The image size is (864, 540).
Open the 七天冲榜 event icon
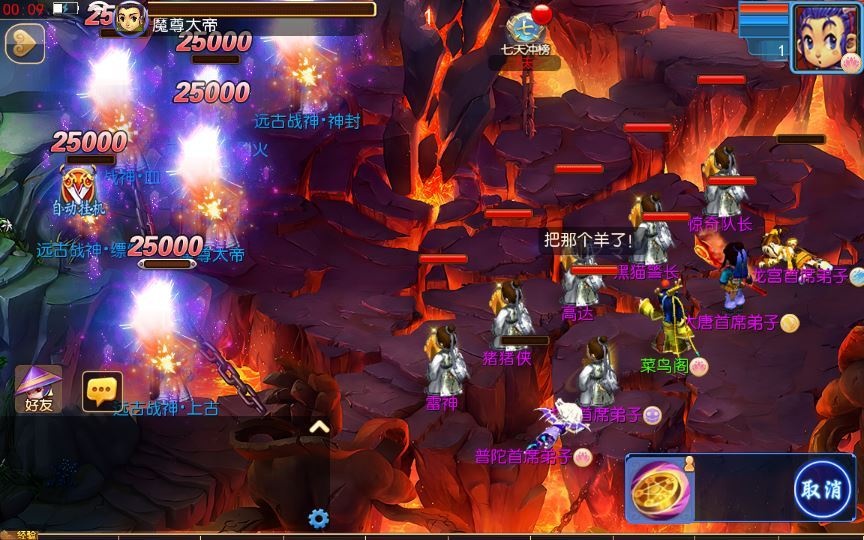tap(524, 30)
